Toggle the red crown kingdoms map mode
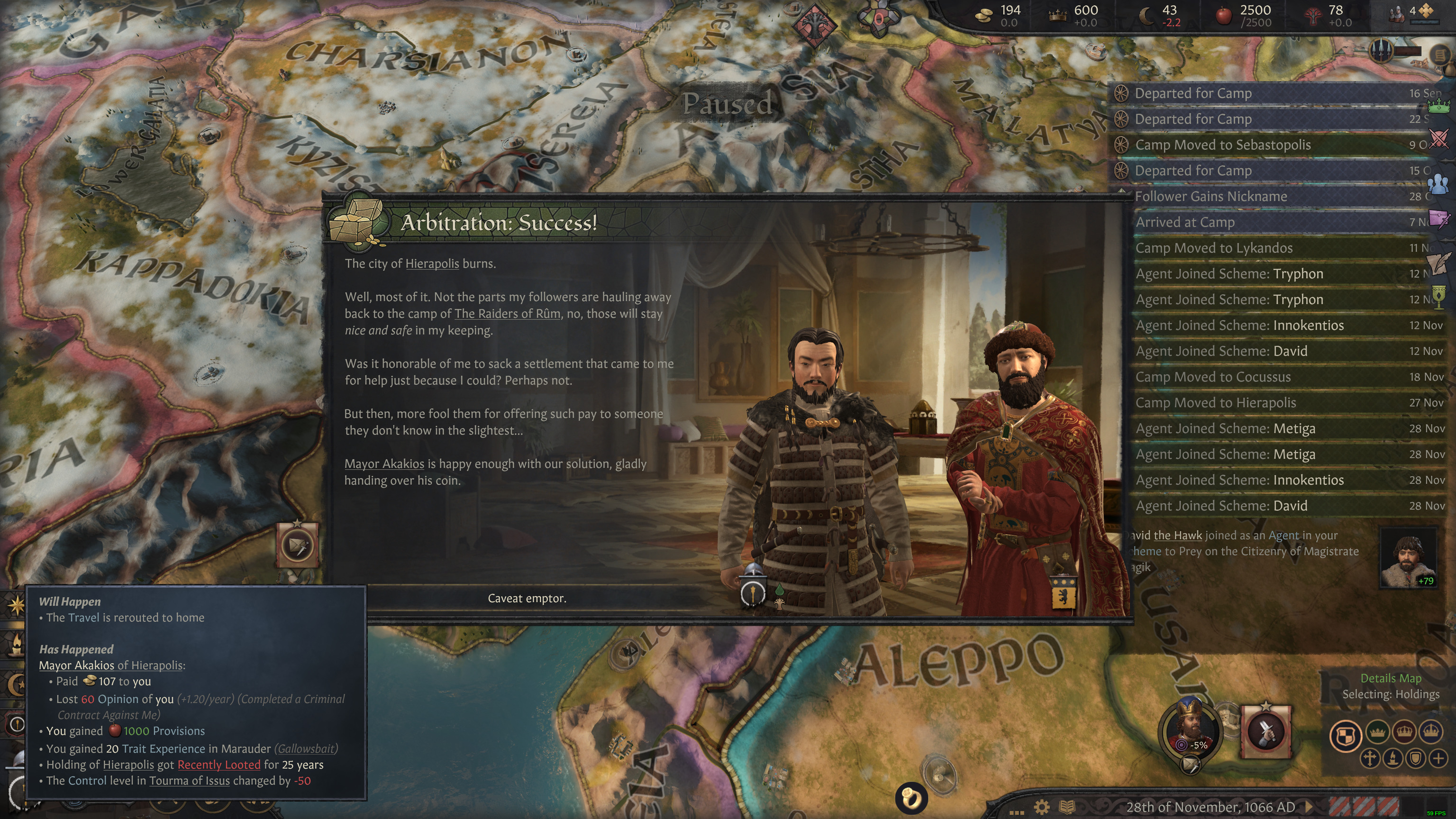This screenshot has width=1456, height=819. (1404, 733)
